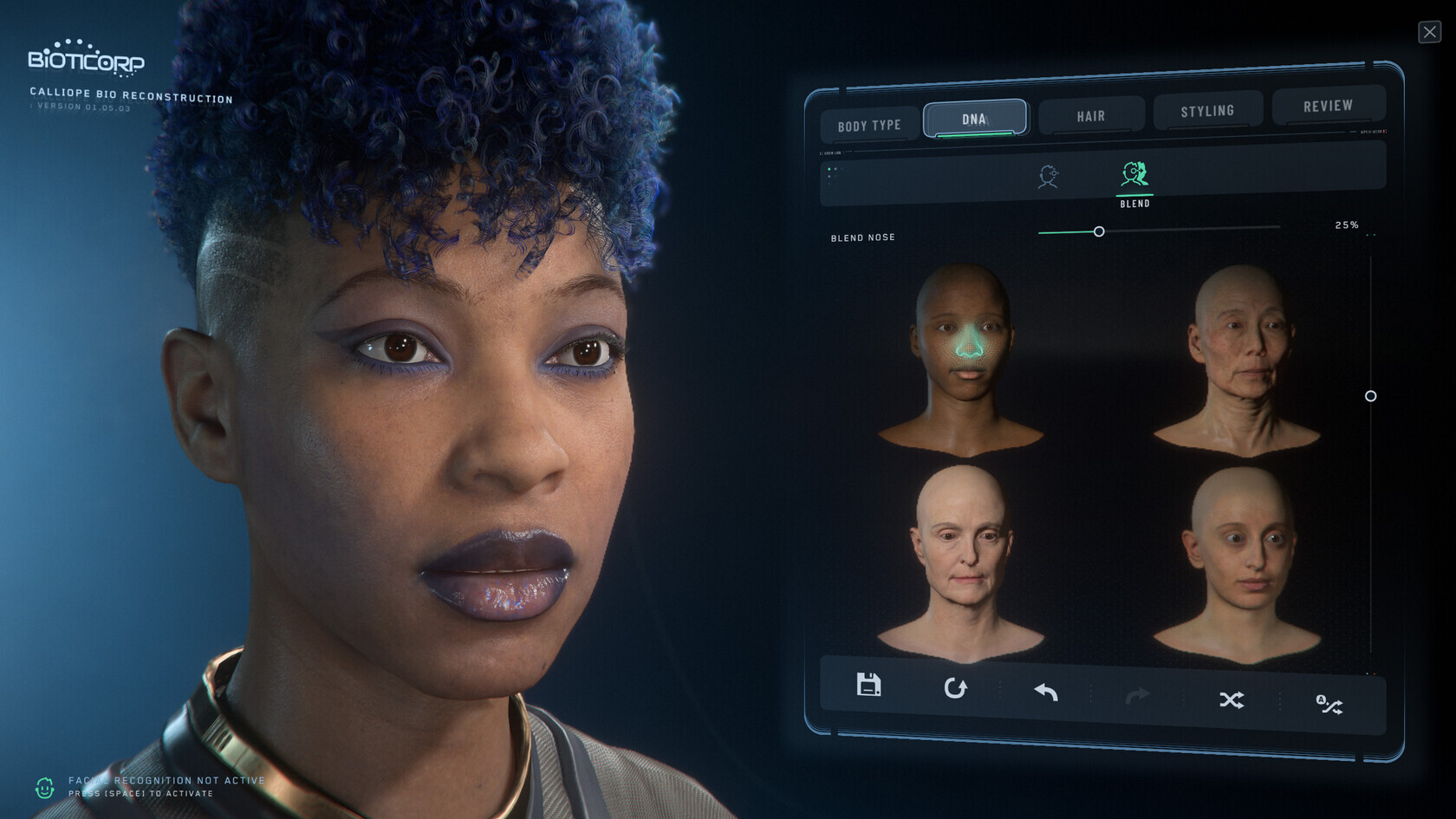Reset changes with the circular arrow icon

pos(955,688)
